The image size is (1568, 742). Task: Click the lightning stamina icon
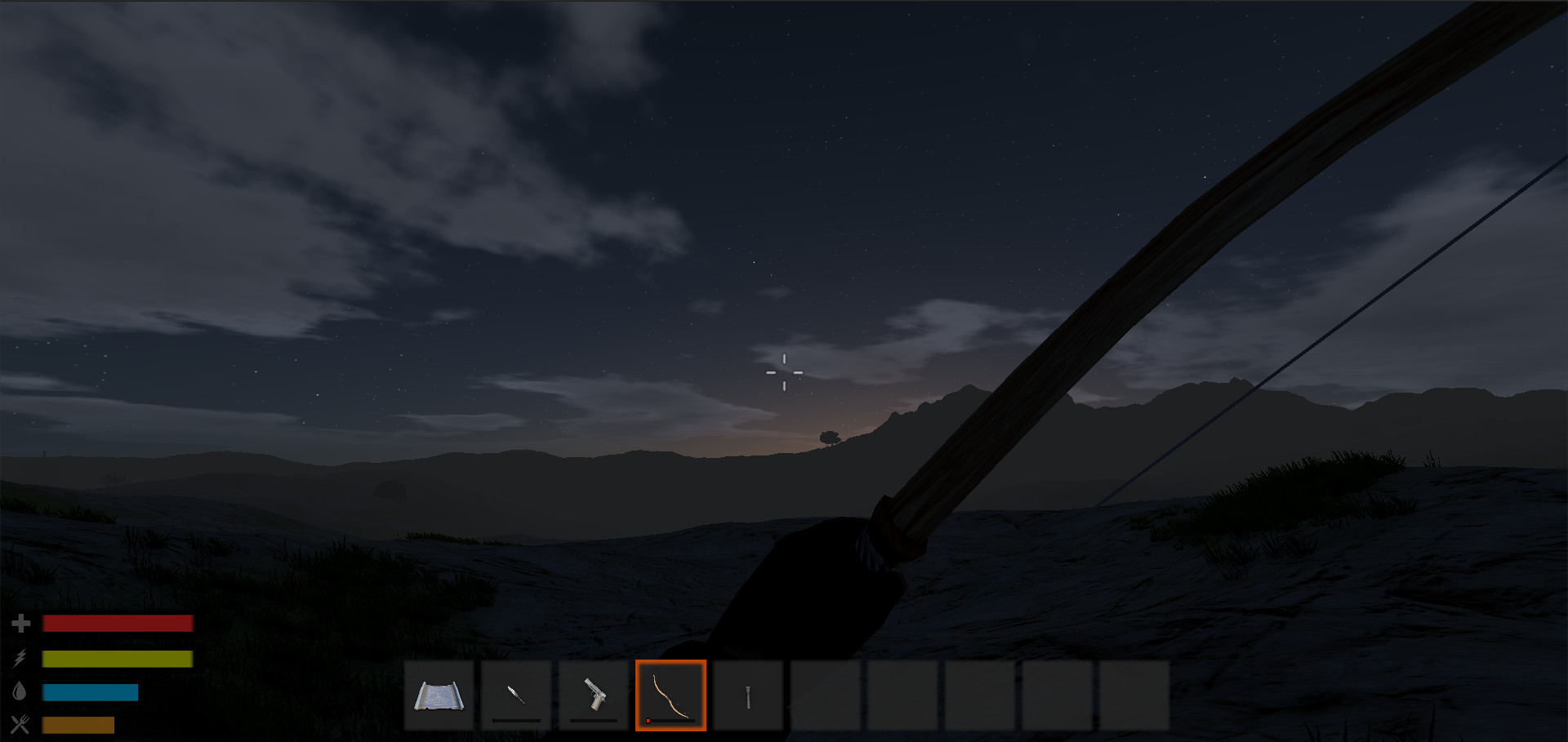click(22, 656)
